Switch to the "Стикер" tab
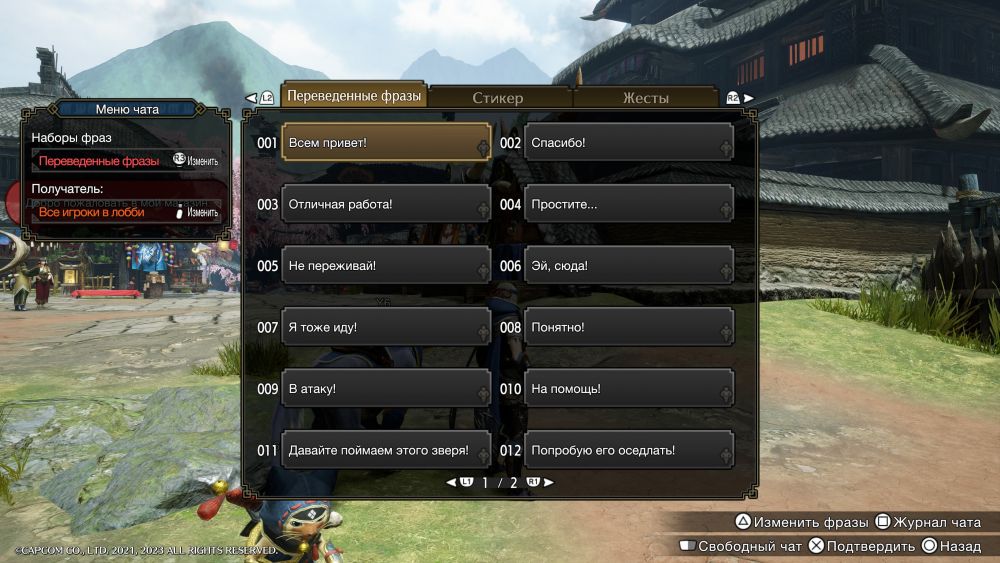The height and width of the screenshot is (563, 1000). (x=497, y=97)
